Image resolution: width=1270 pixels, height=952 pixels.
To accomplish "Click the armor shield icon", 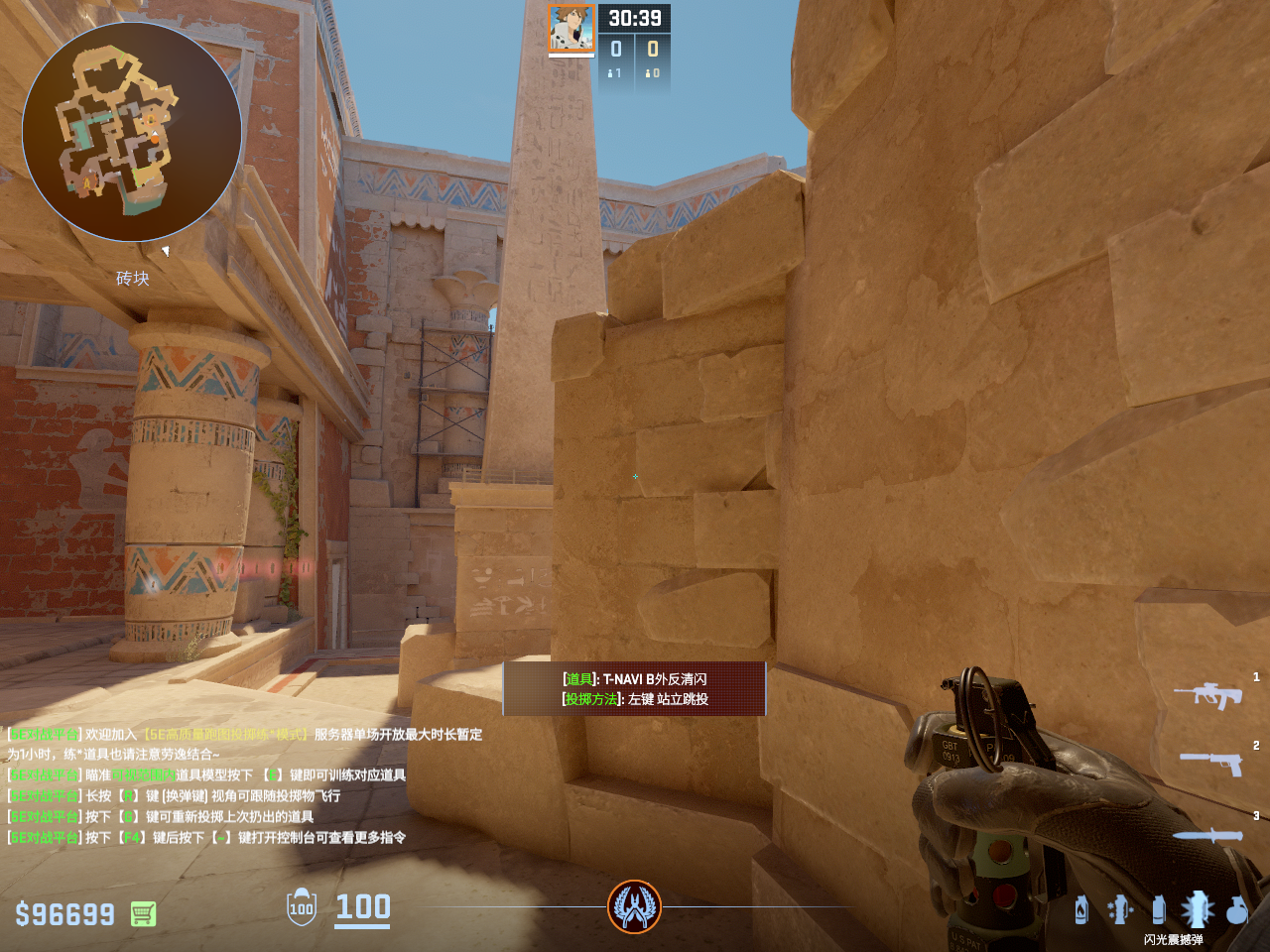I will (x=302, y=908).
